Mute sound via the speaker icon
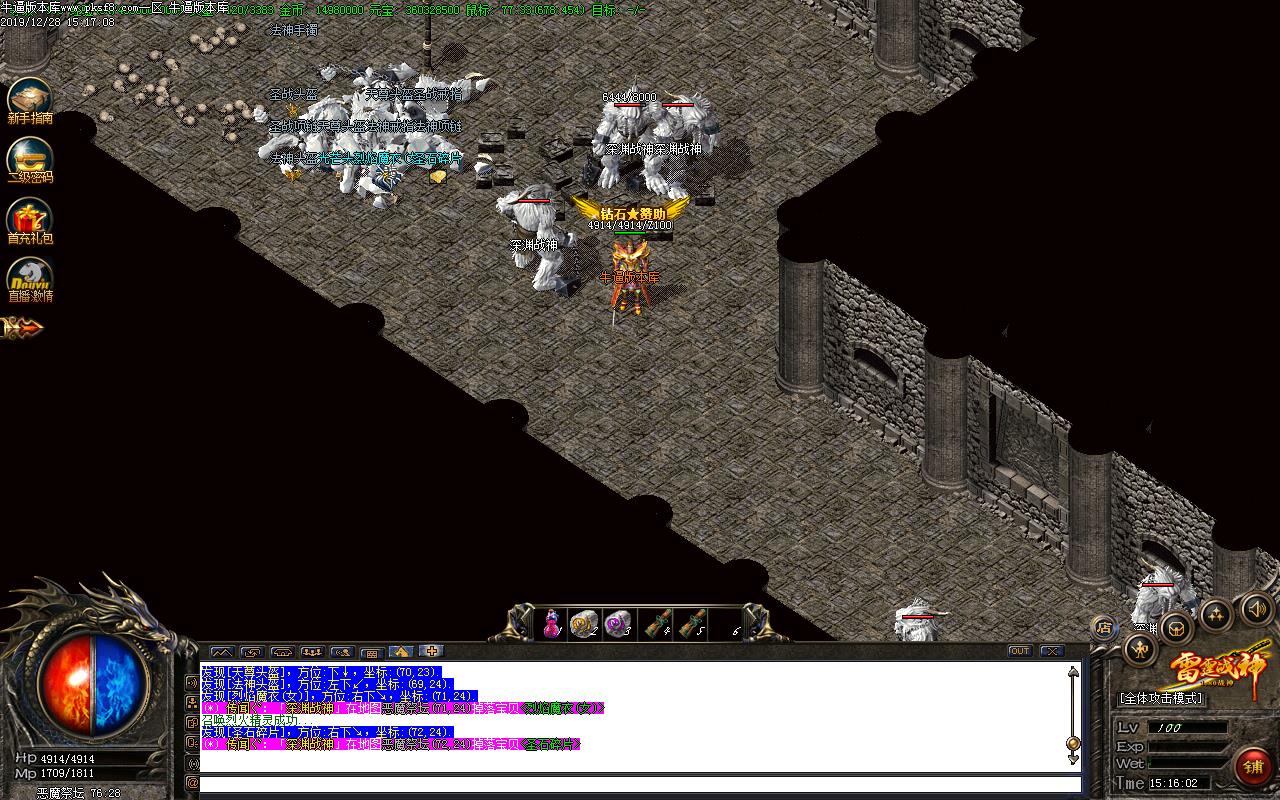 [1256, 608]
